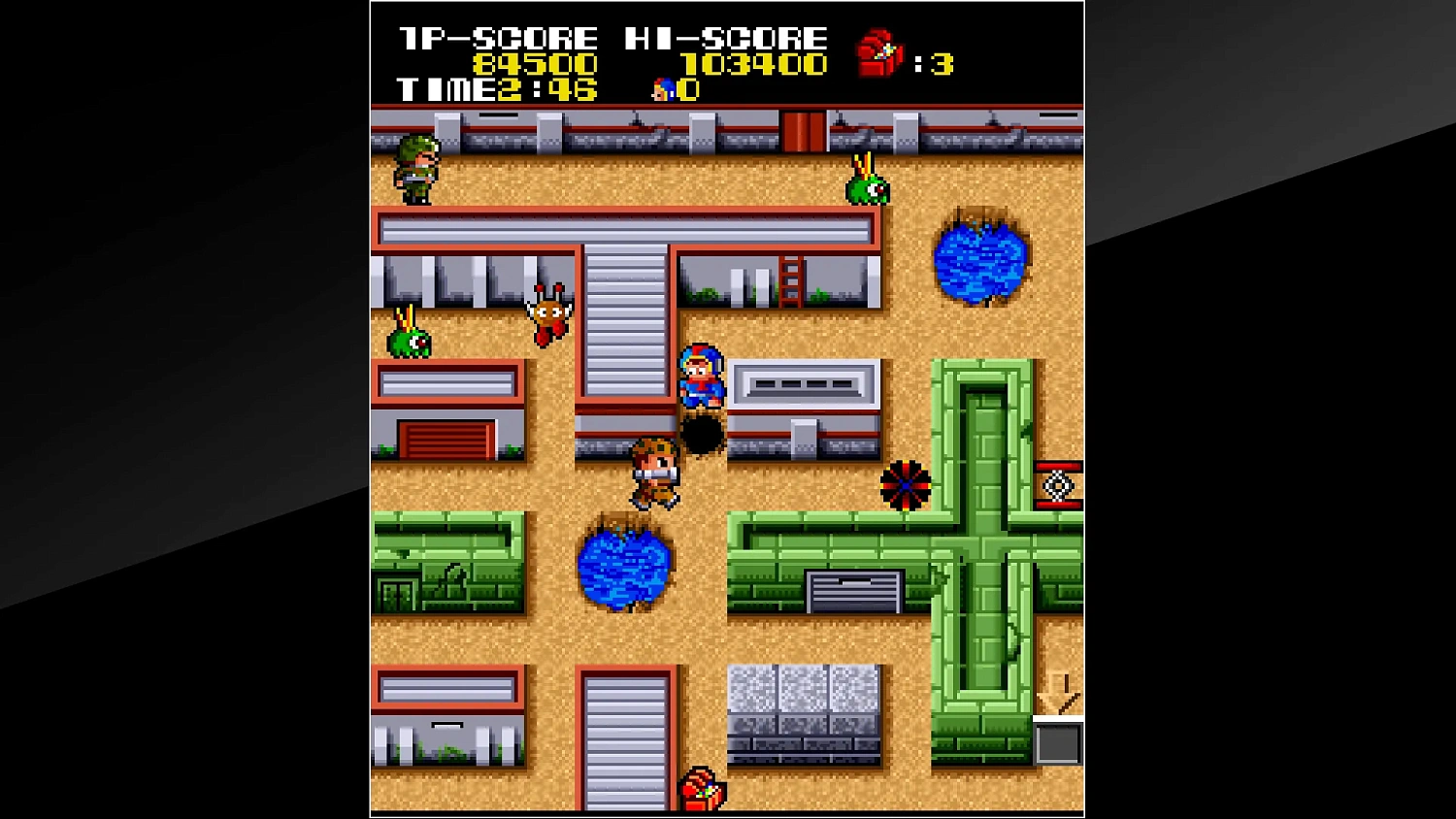
Task: Click the TIME 2:46 counter
Action: [495, 91]
